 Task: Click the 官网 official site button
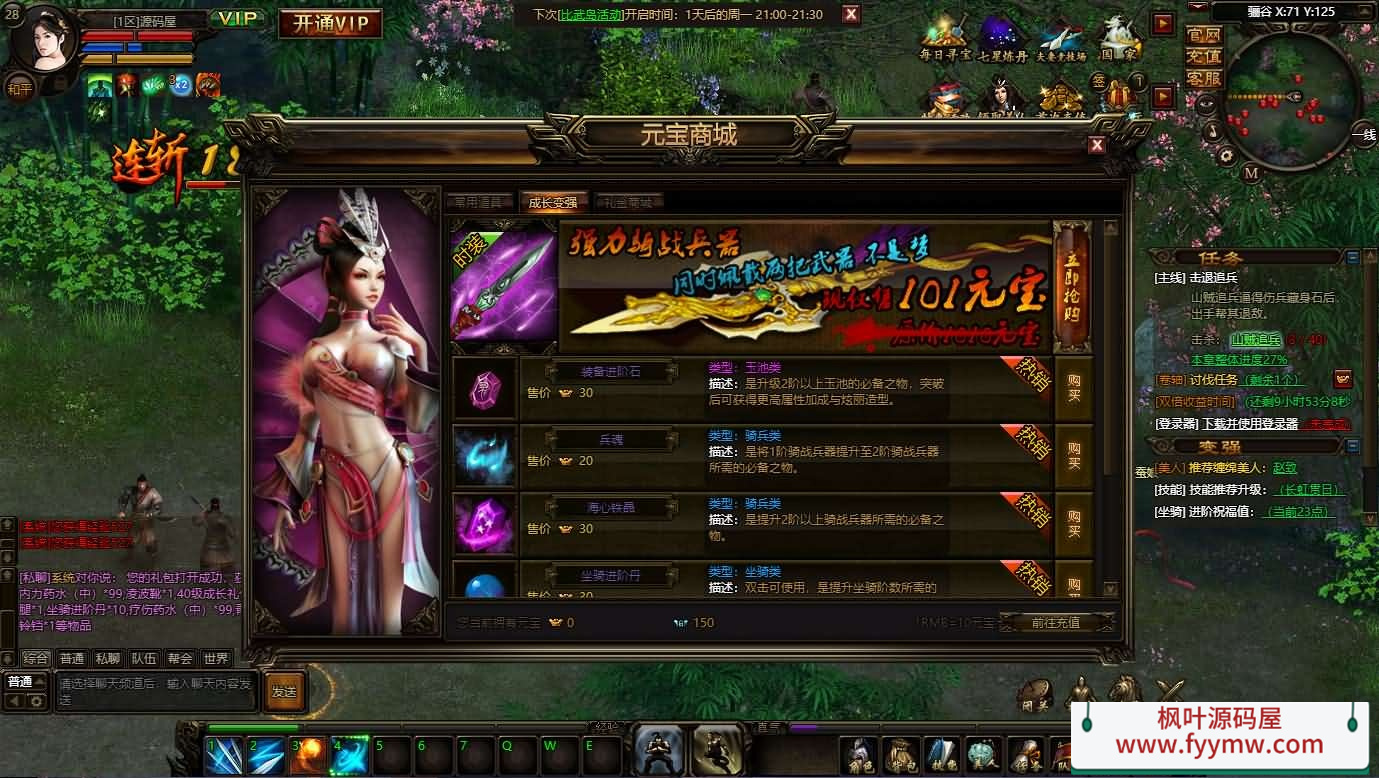[x=1204, y=35]
